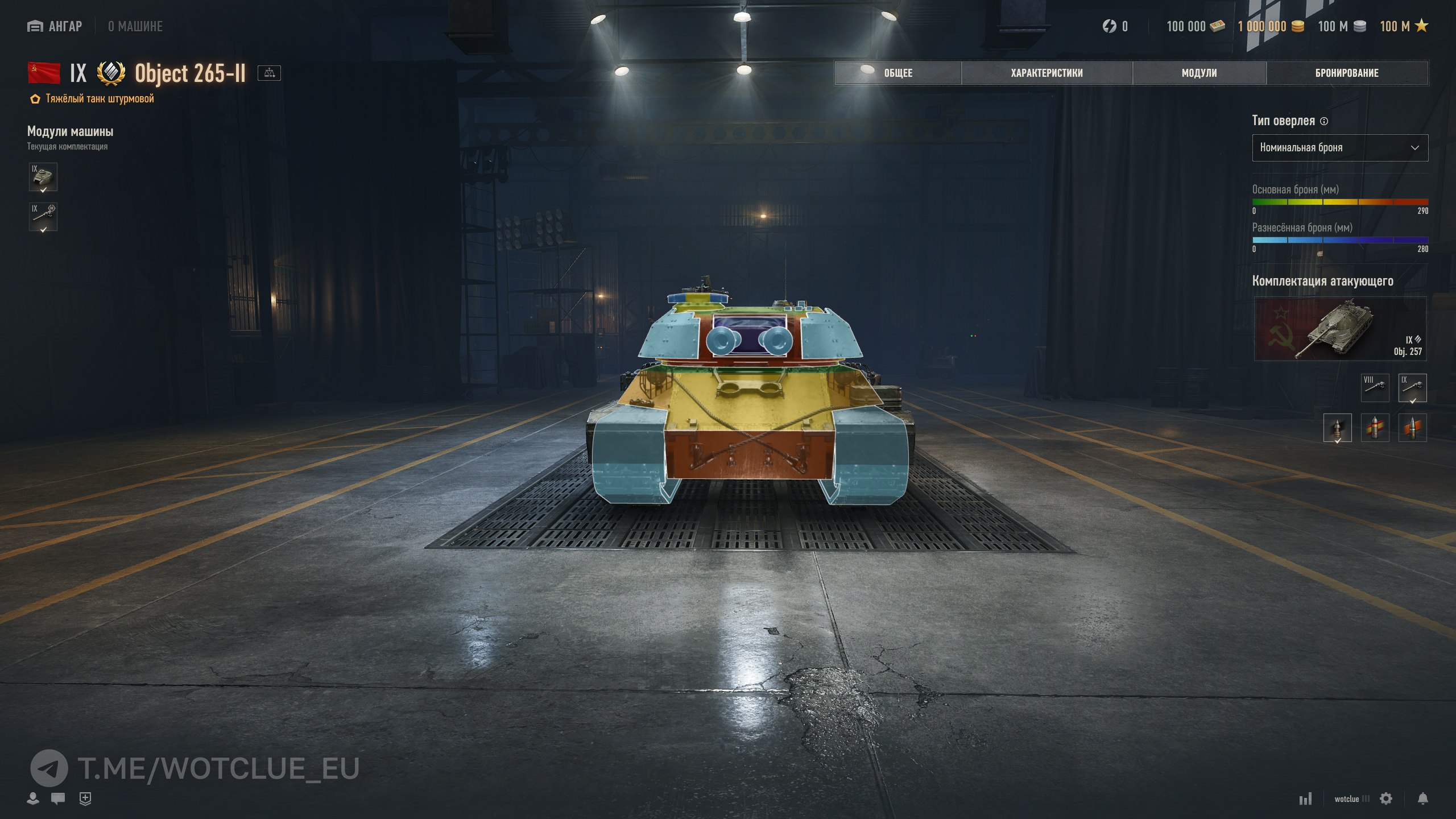Select the standard armor-piercing shell
This screenshot has height=819, width=1456.
click(x=1337, y=428)
